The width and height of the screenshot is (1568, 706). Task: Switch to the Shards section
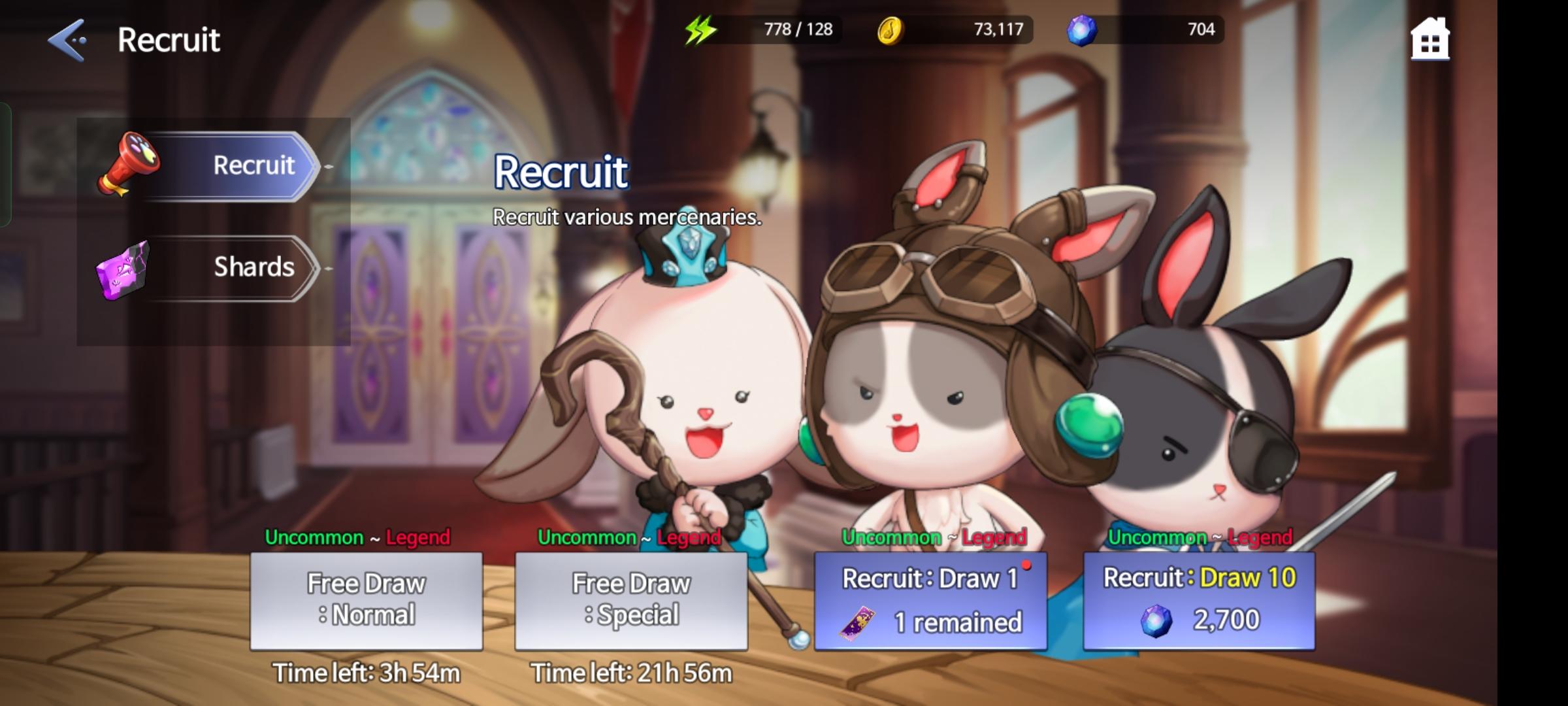[253, 267]
